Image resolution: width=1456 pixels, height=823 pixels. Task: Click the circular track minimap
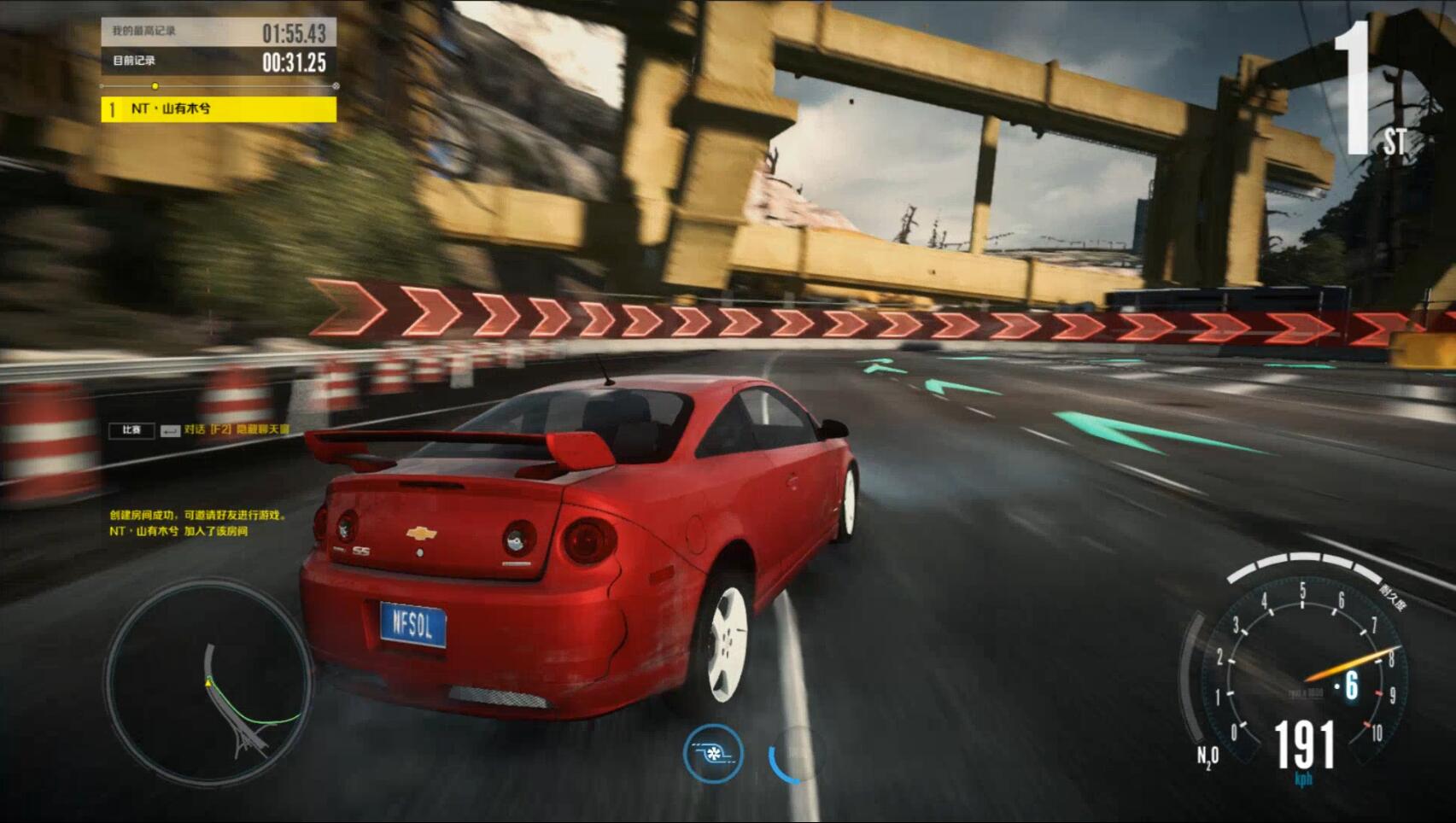[x=208, y=681]
